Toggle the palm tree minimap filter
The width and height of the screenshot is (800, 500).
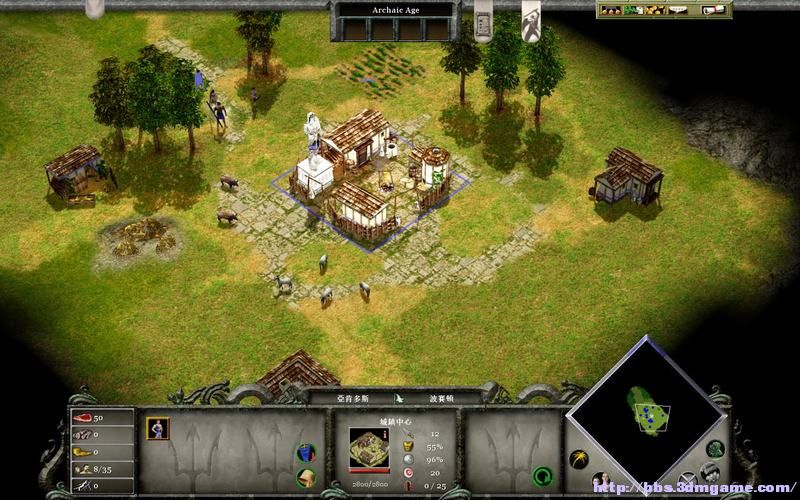579,458
